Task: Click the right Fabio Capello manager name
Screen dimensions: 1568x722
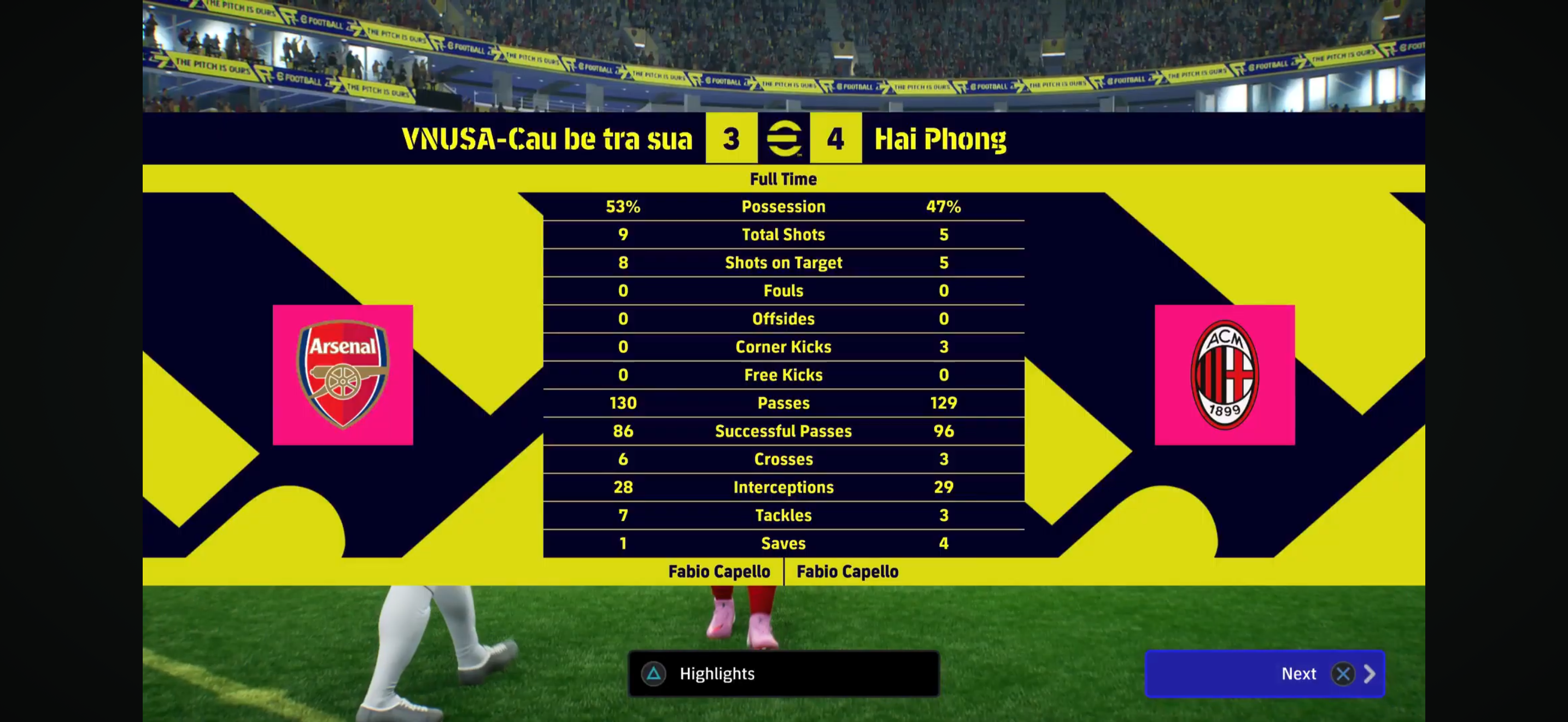Action: [x=847, y=571]
